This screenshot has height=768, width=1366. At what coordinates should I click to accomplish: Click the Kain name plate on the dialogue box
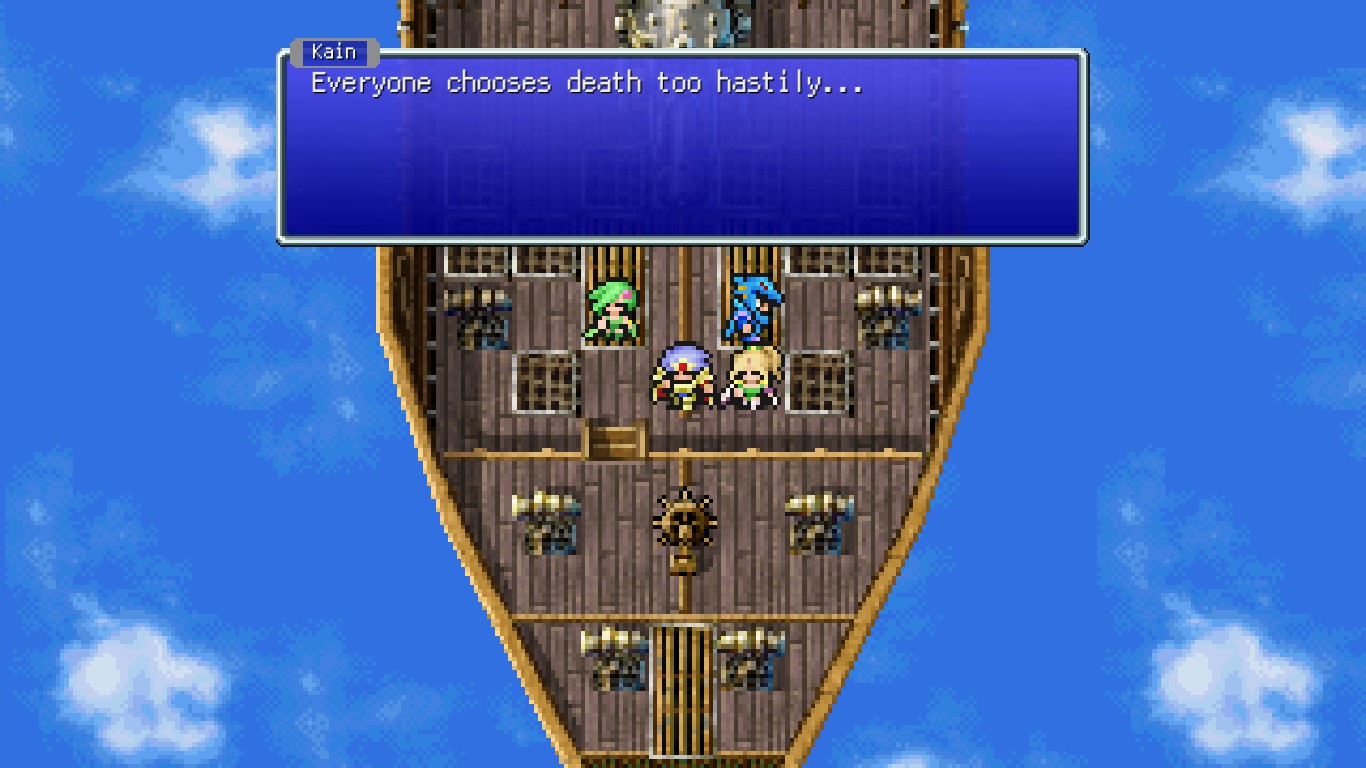337,51
